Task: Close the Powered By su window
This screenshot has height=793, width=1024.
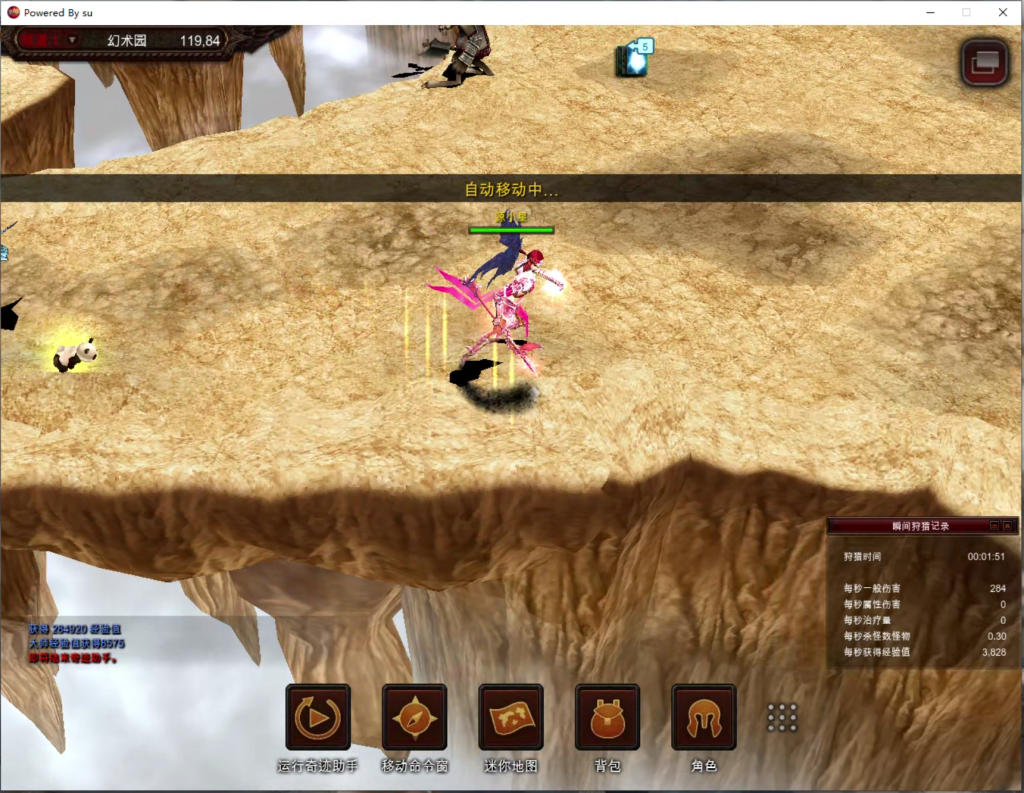Action: pos(1002,12)
